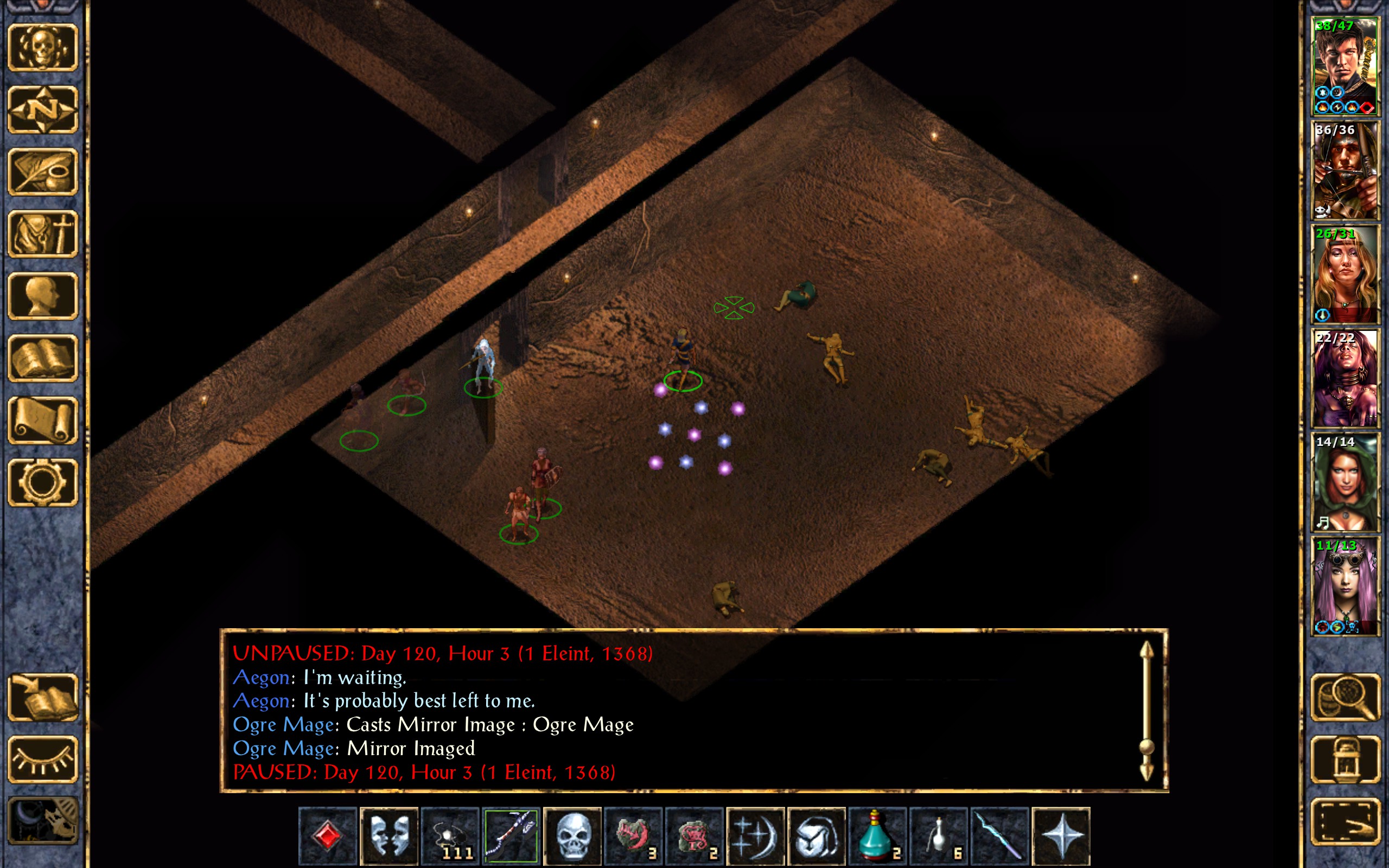Toggle highlighting with the magnifying glass button
Screen dimensions: 1389x868
click(1345, 697)
